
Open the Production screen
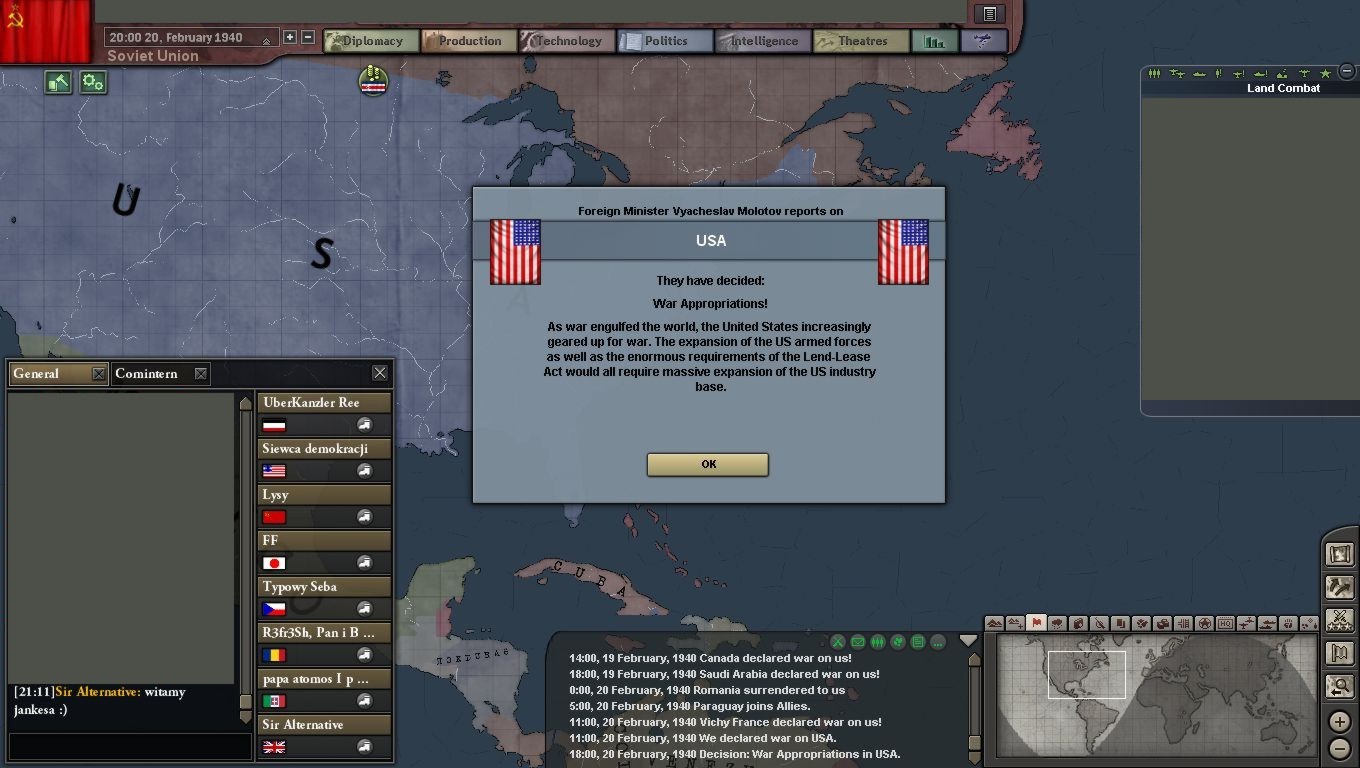(469, 41)
